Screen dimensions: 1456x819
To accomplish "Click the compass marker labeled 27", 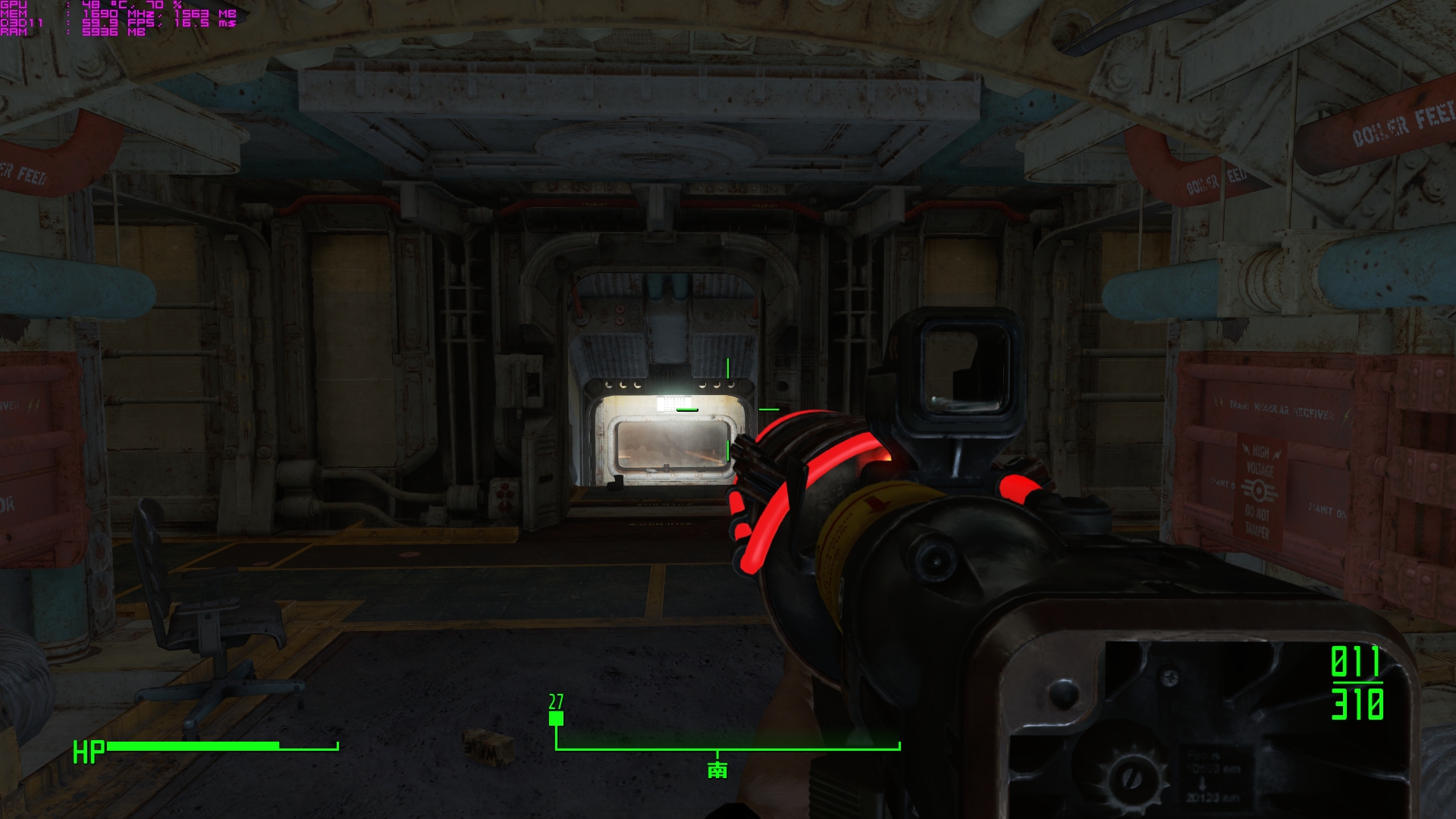I will click(556, 717).
